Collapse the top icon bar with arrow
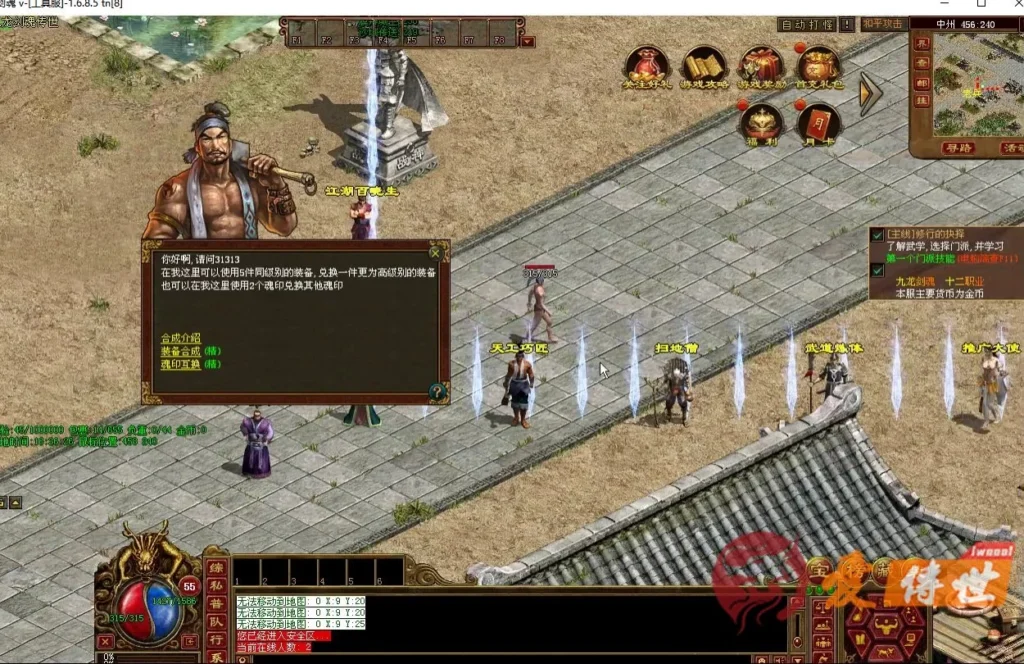This screenshot has width=1024, height=664. tap(870, 93)
